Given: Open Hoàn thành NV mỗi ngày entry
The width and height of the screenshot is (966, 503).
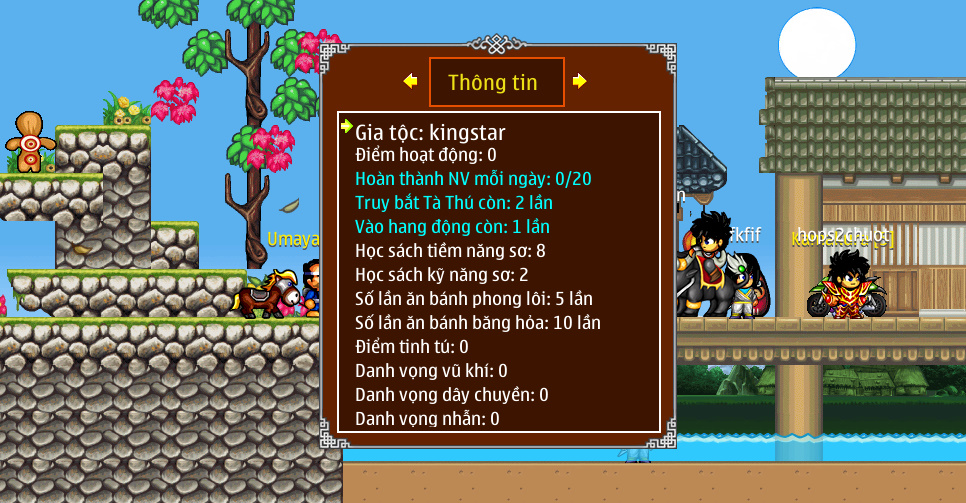Looking at the screenshot, I should [473, 179].
